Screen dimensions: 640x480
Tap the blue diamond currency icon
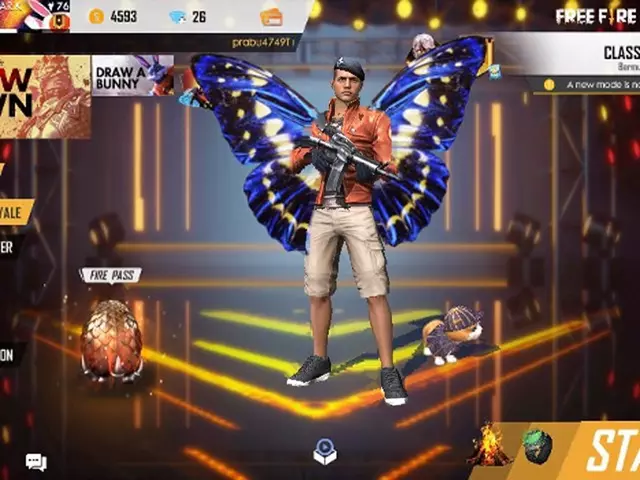[177, 16]
